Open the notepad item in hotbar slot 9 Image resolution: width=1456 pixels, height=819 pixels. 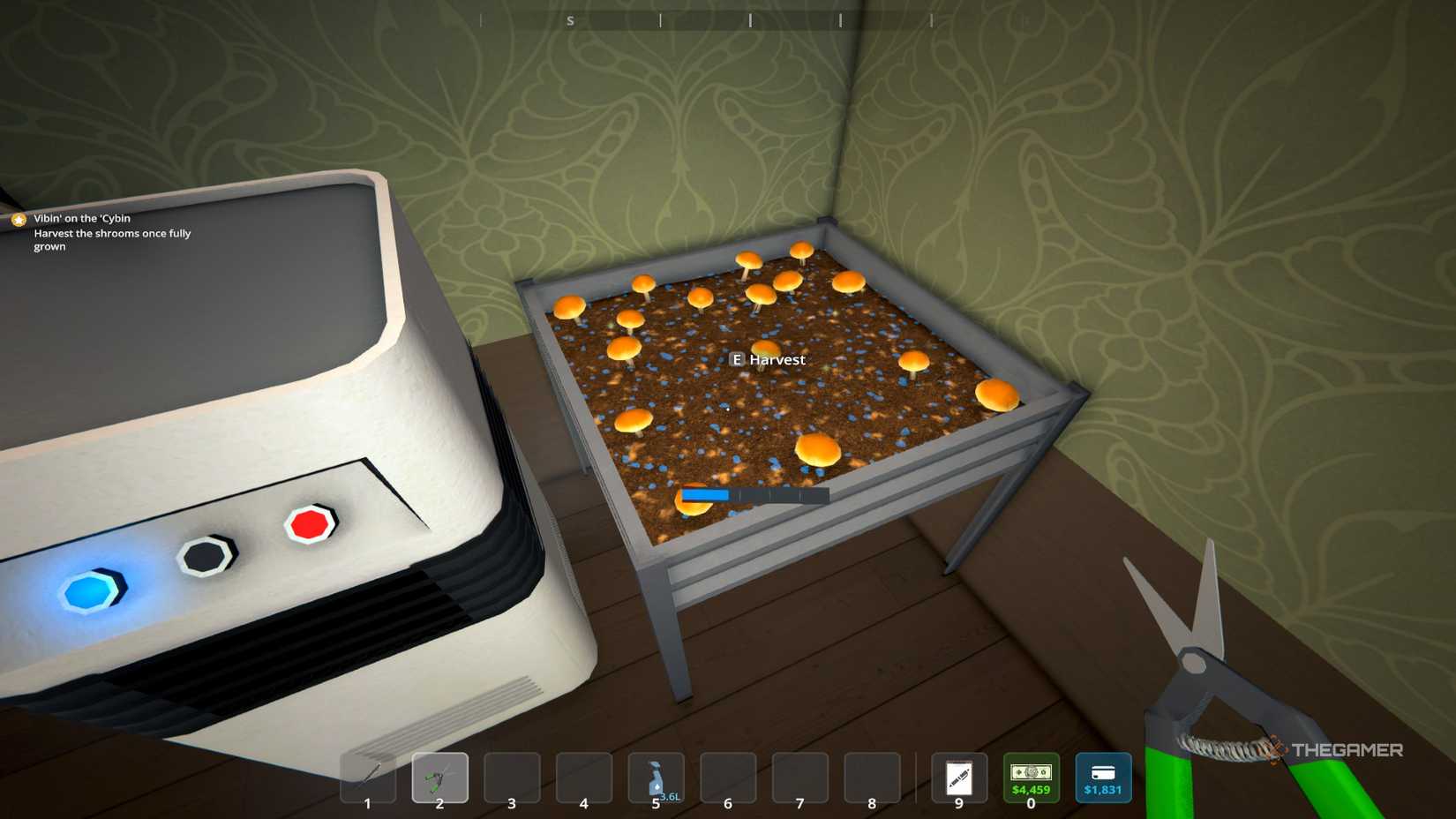958,778
